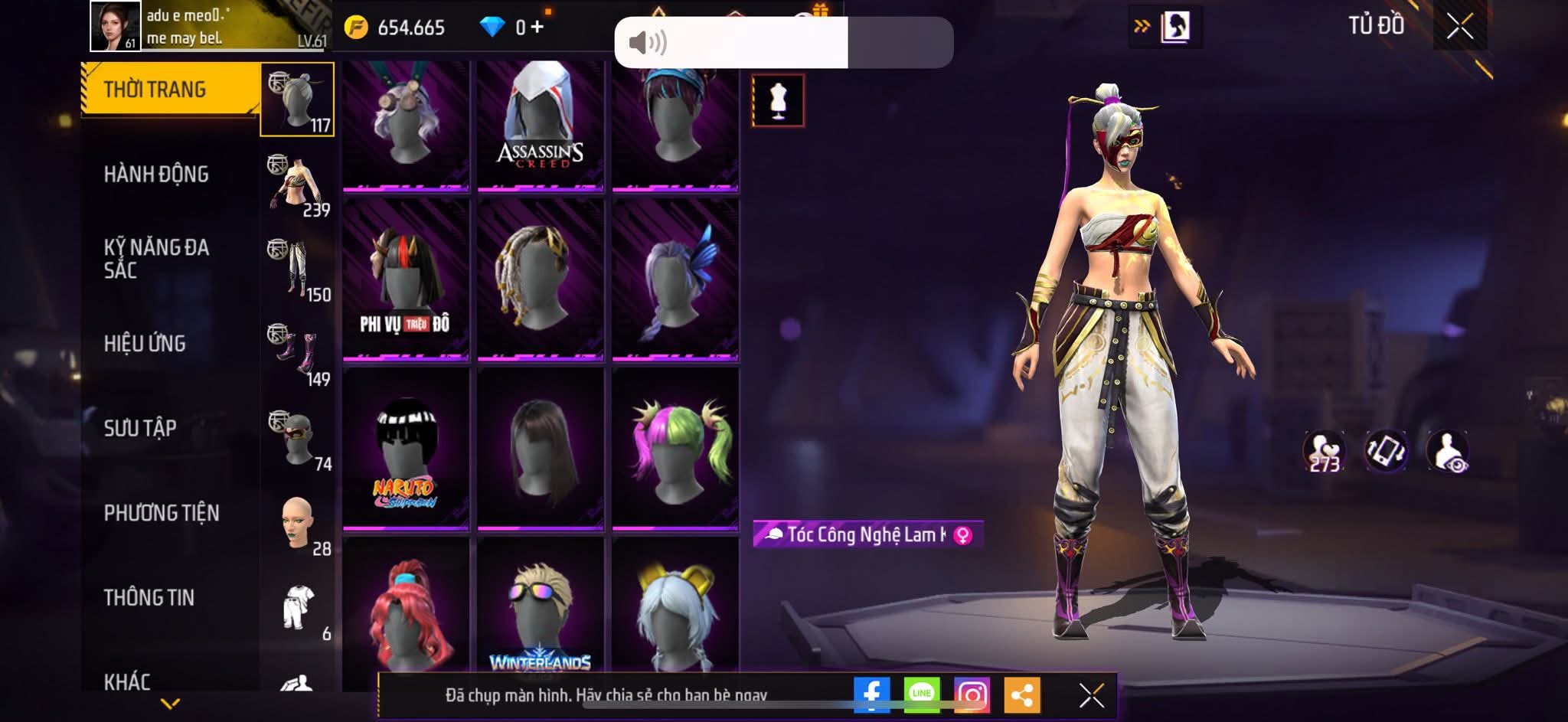Open the hair subcategory with 117 items

tap(297, 100)
